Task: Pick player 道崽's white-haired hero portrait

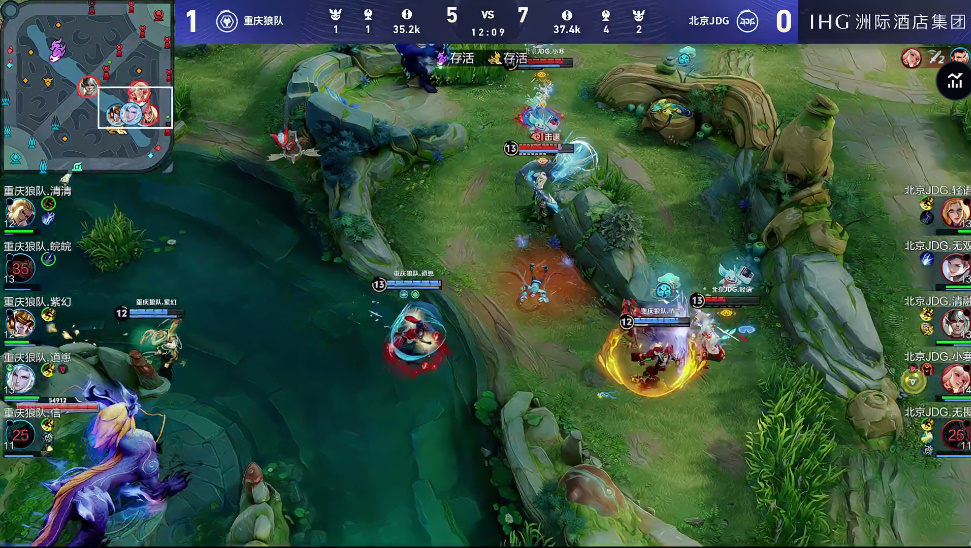Action: 21,377
